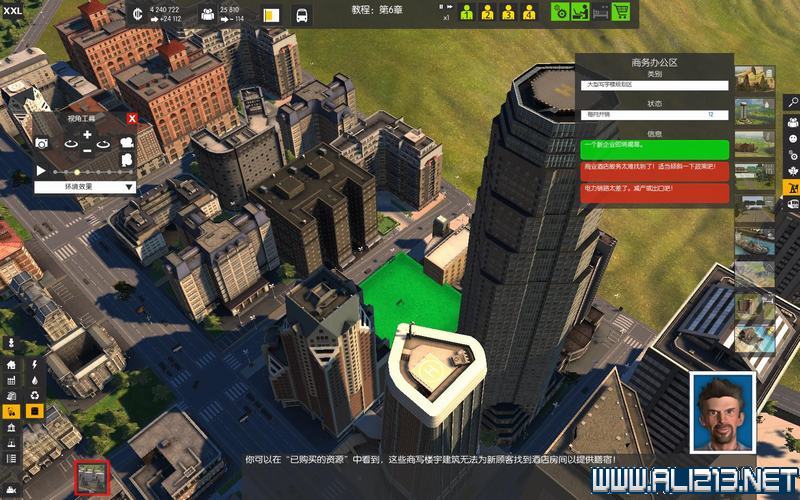Viewport: 800px width, 500px height.
Task: Take a screenshot with the camera icon
Action: (43, 144)
